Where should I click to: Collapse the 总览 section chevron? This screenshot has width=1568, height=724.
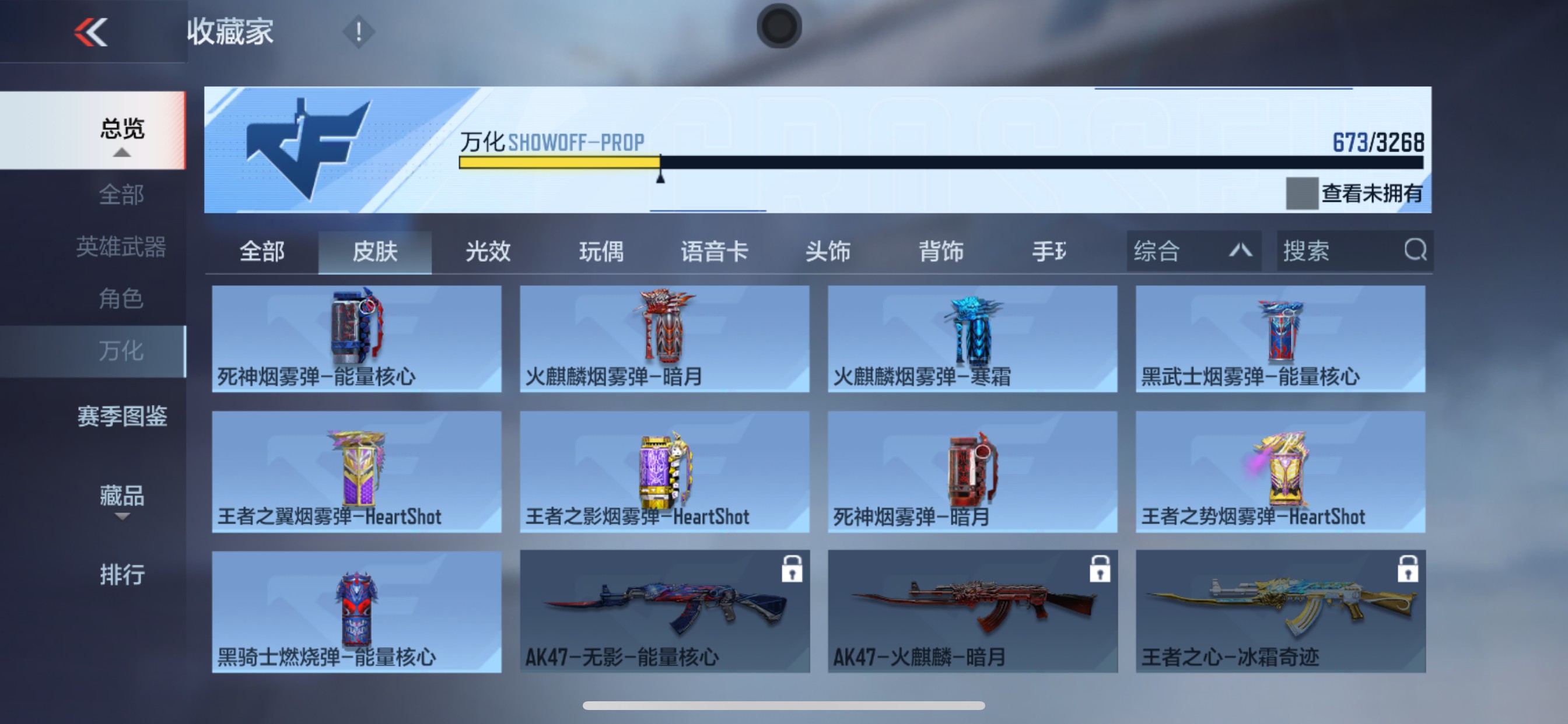pyautogui.click(x=122, y=154)
